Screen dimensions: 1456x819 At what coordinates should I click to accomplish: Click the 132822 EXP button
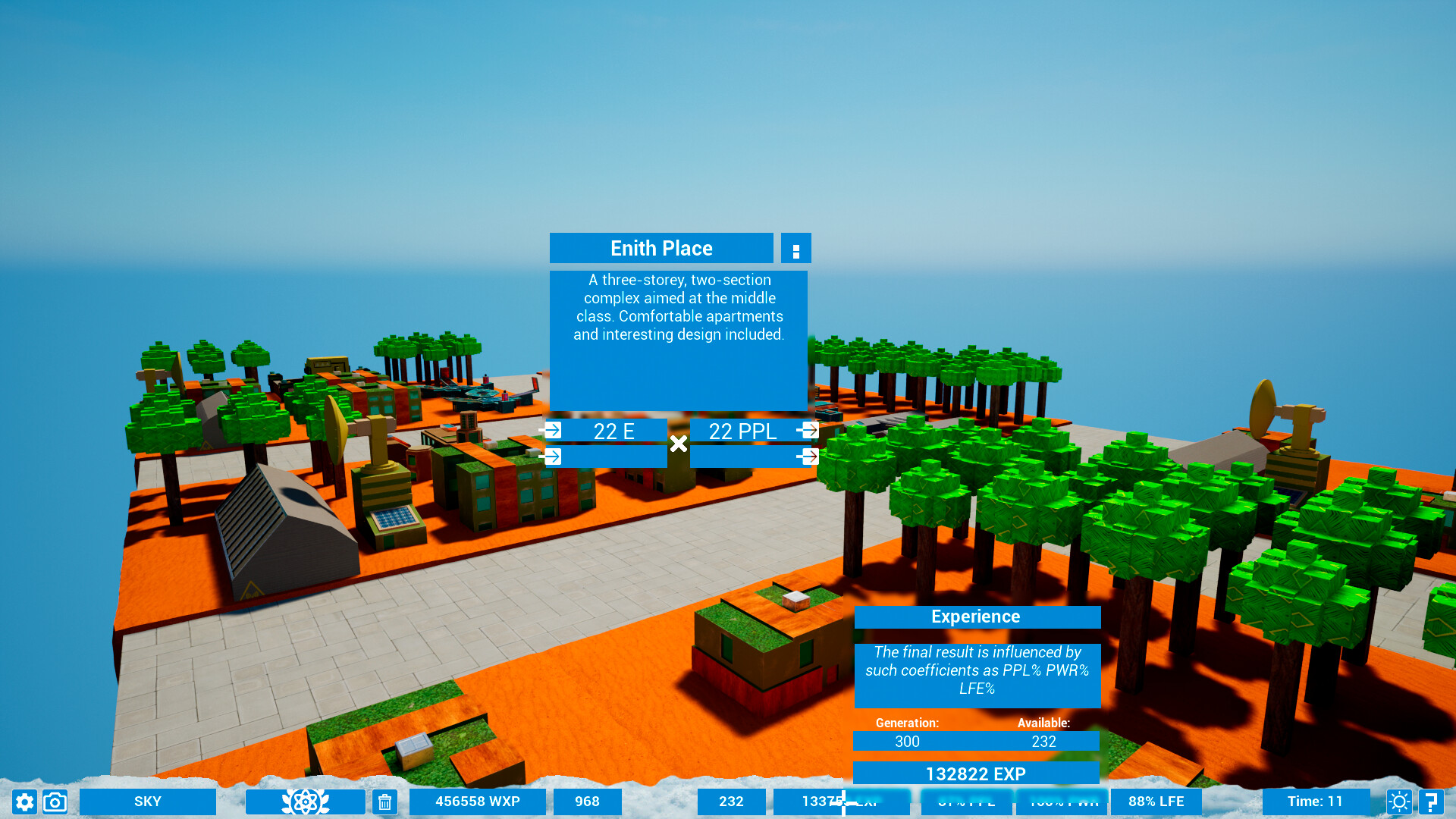pyautogui.click(x=977, y=773)
